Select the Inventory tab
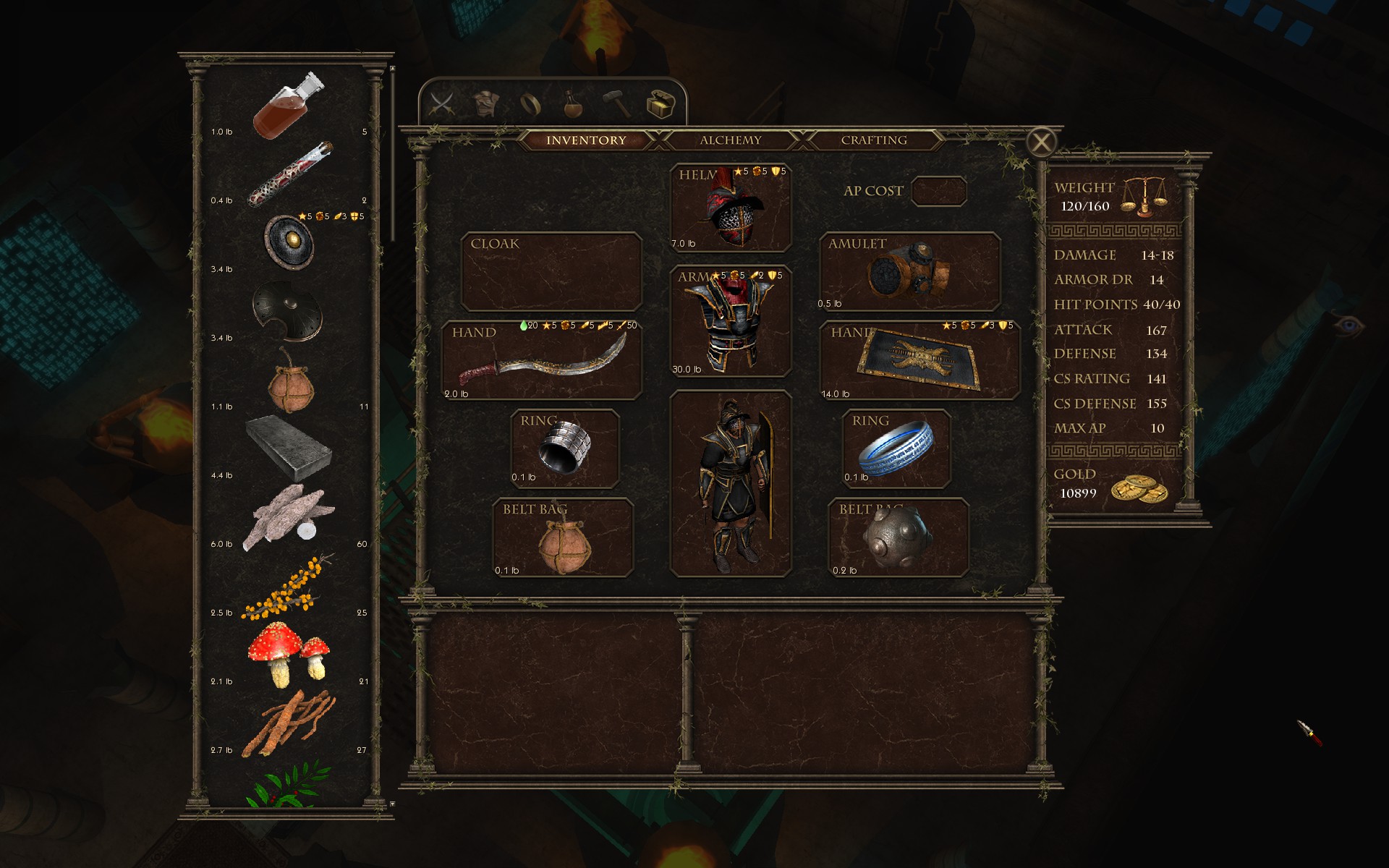 pyautogui.click(x=586, y=140)
